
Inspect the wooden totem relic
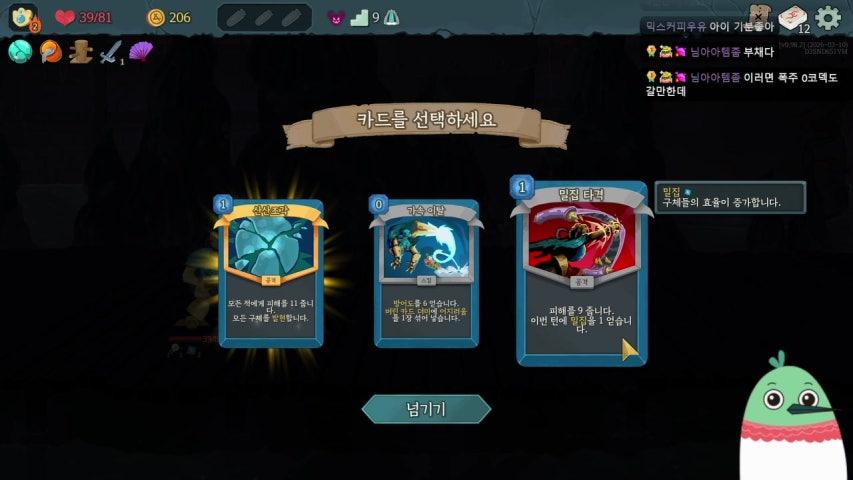(81, 52)
